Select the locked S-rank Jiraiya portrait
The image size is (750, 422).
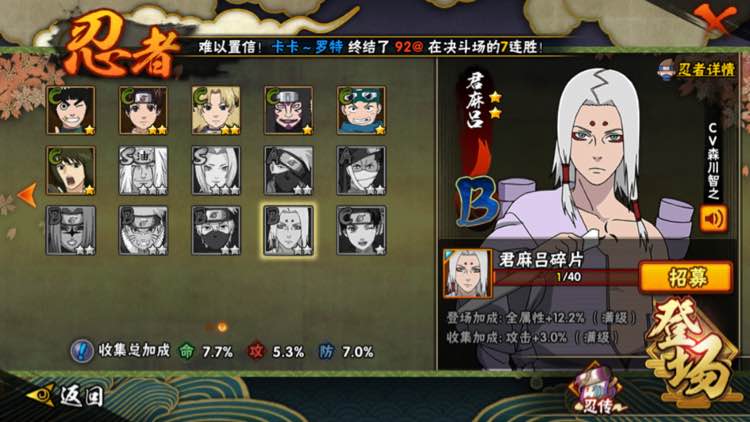pos(143,171)
